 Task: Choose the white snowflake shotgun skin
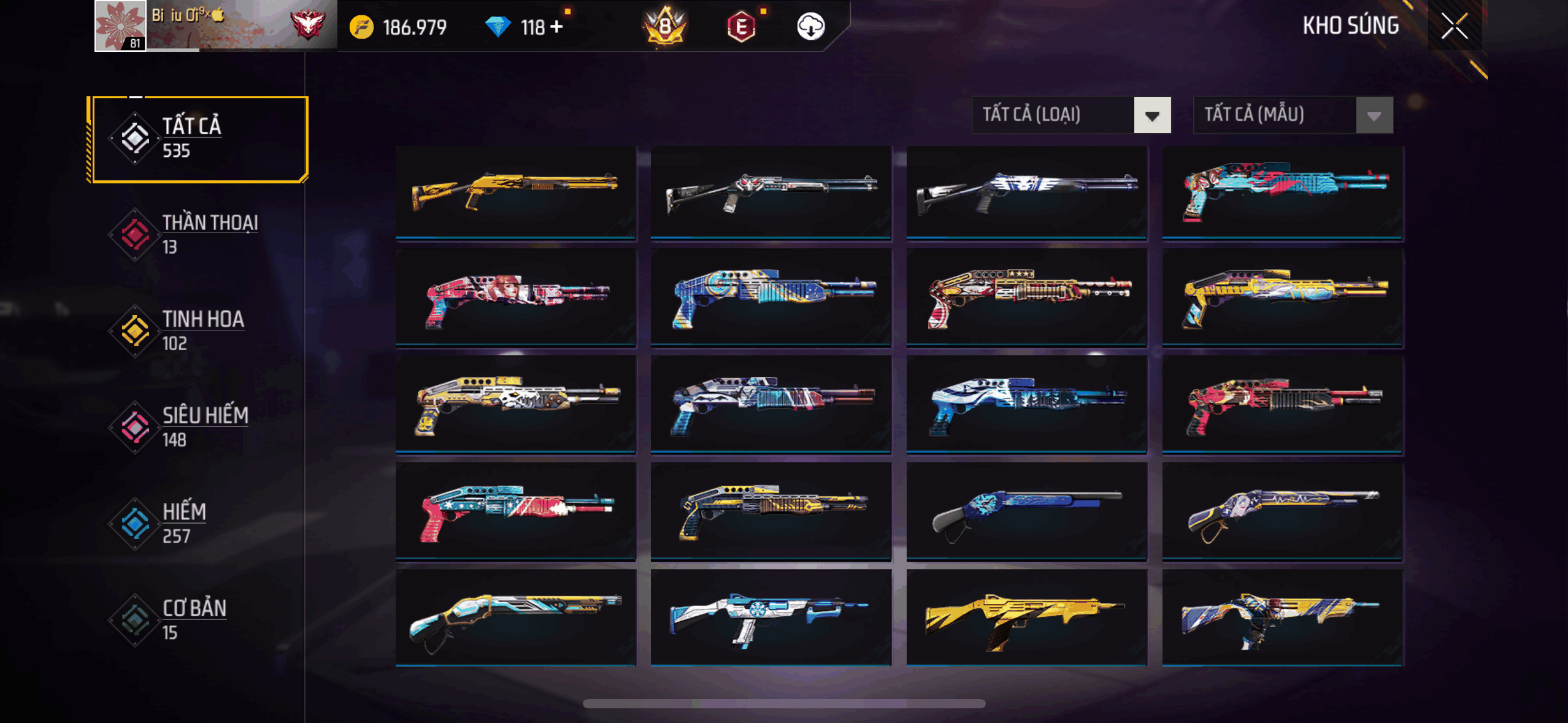click(771, 618)
